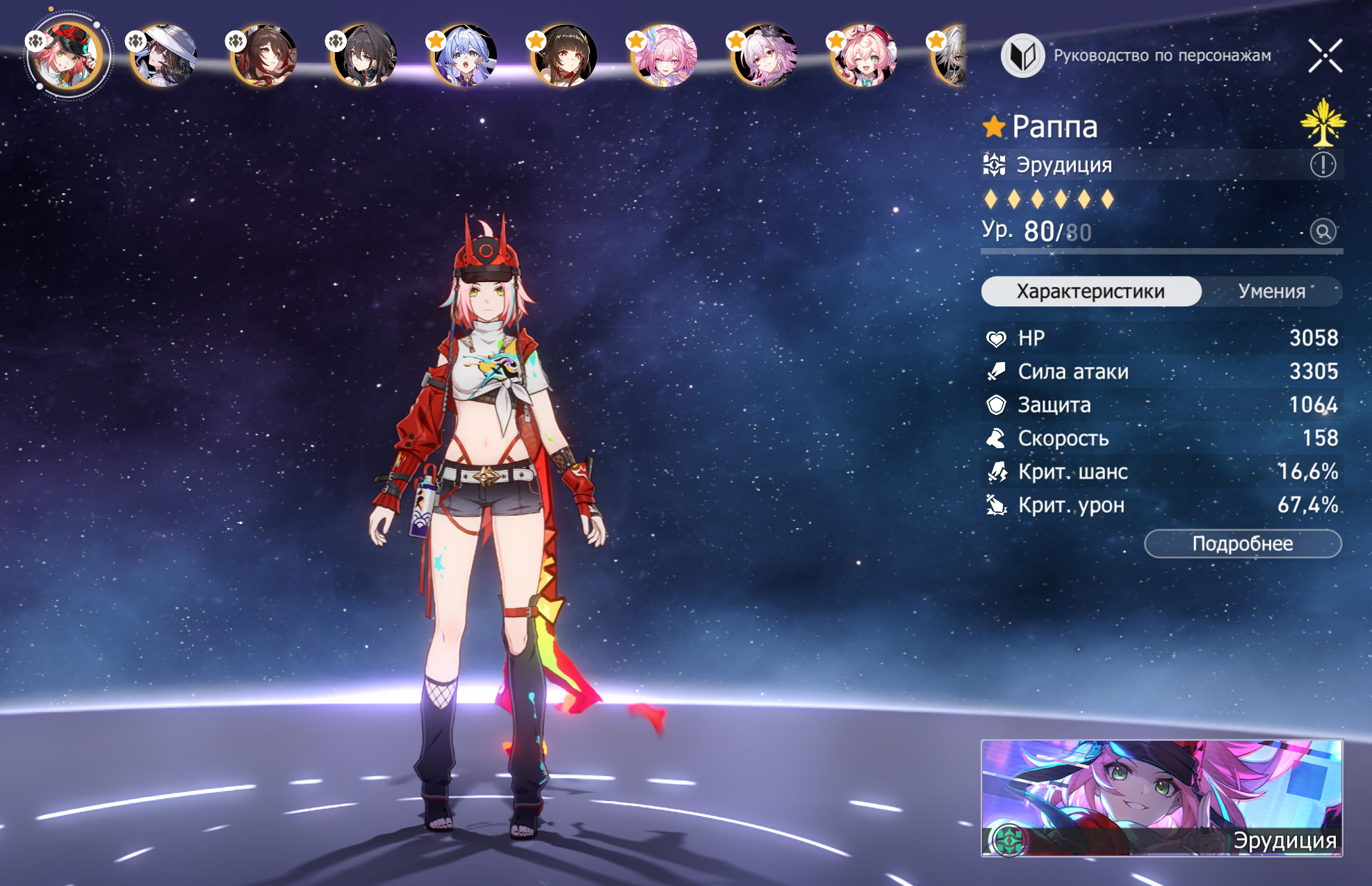
Task: Select the winking pink-haired March 7th portrait
Action: [x=865, y=56]
